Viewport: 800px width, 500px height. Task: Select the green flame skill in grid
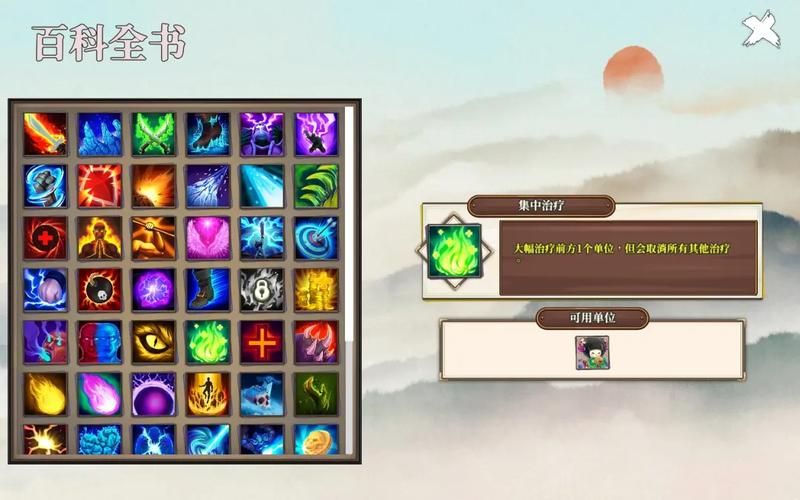pos(208,342)
